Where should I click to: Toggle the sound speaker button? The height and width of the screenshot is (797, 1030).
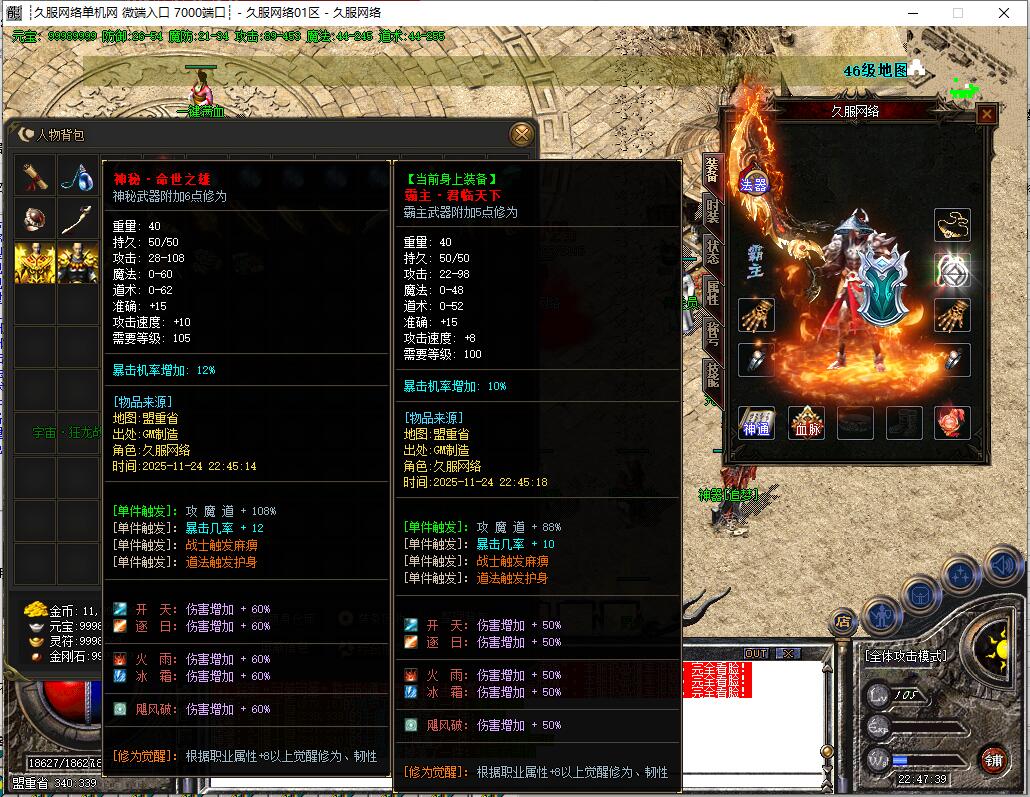[1001, 566]
